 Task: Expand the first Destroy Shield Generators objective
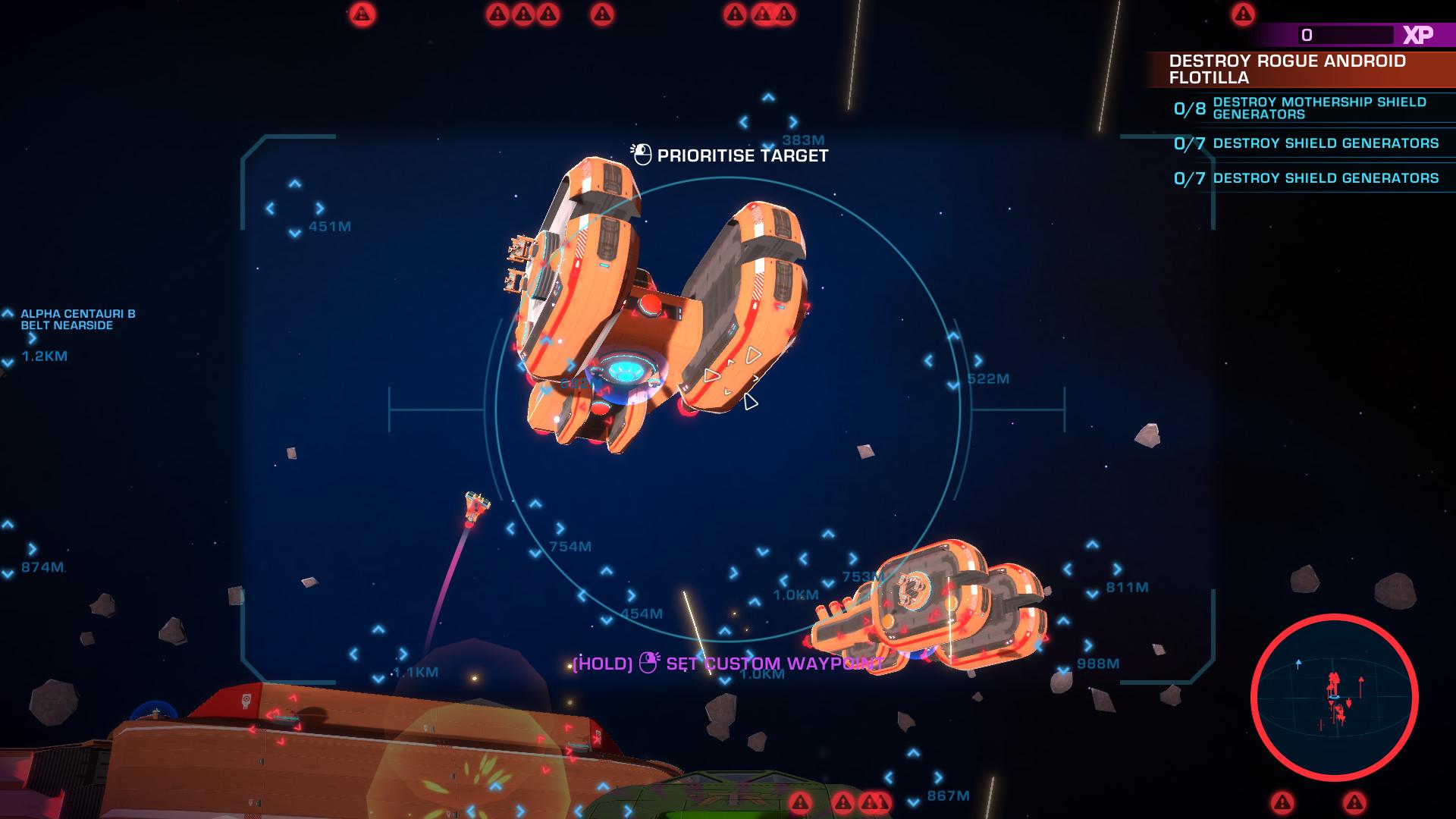click(1326, 143)
